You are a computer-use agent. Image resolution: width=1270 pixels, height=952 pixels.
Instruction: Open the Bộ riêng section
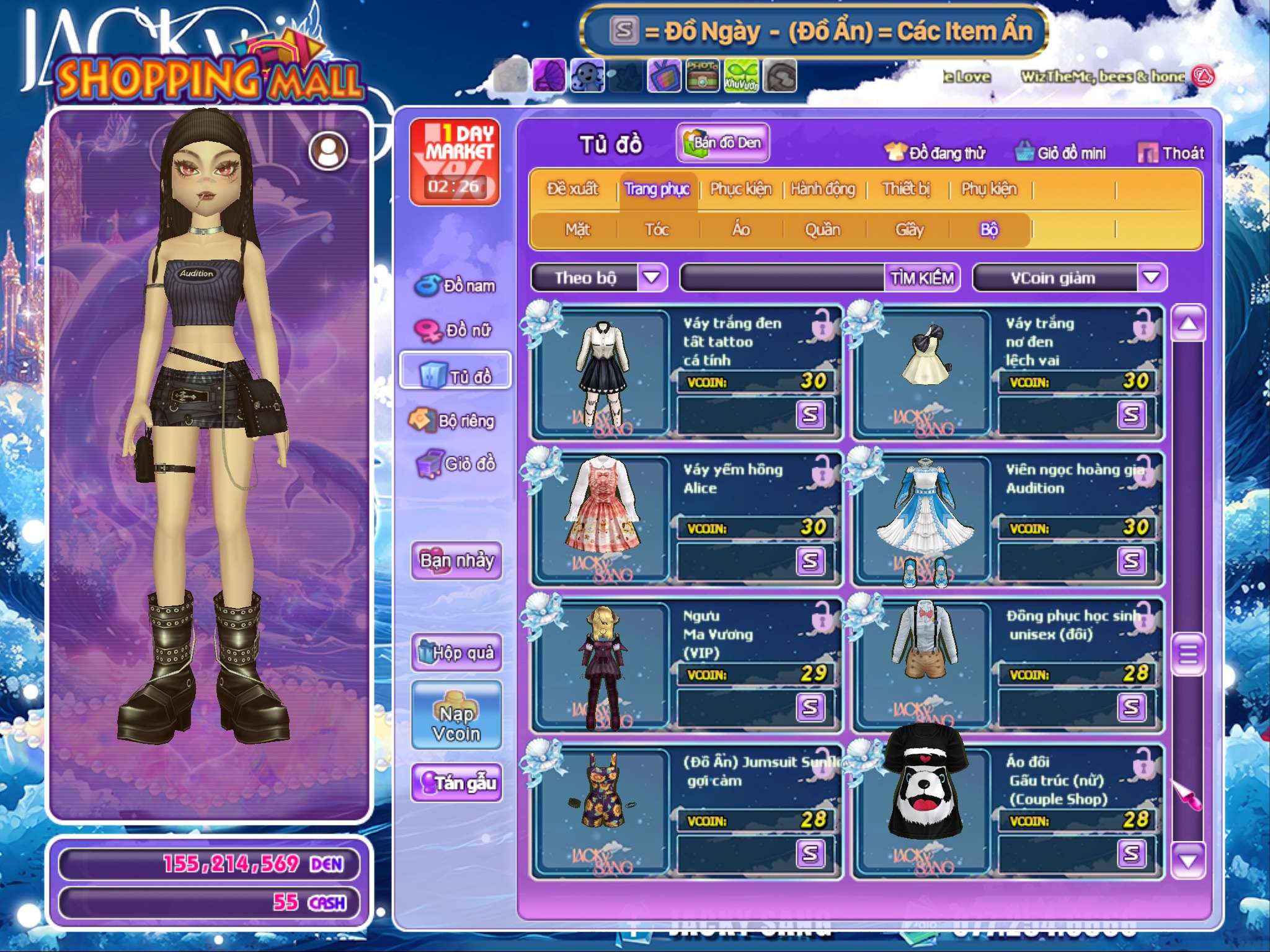(456, 421)
